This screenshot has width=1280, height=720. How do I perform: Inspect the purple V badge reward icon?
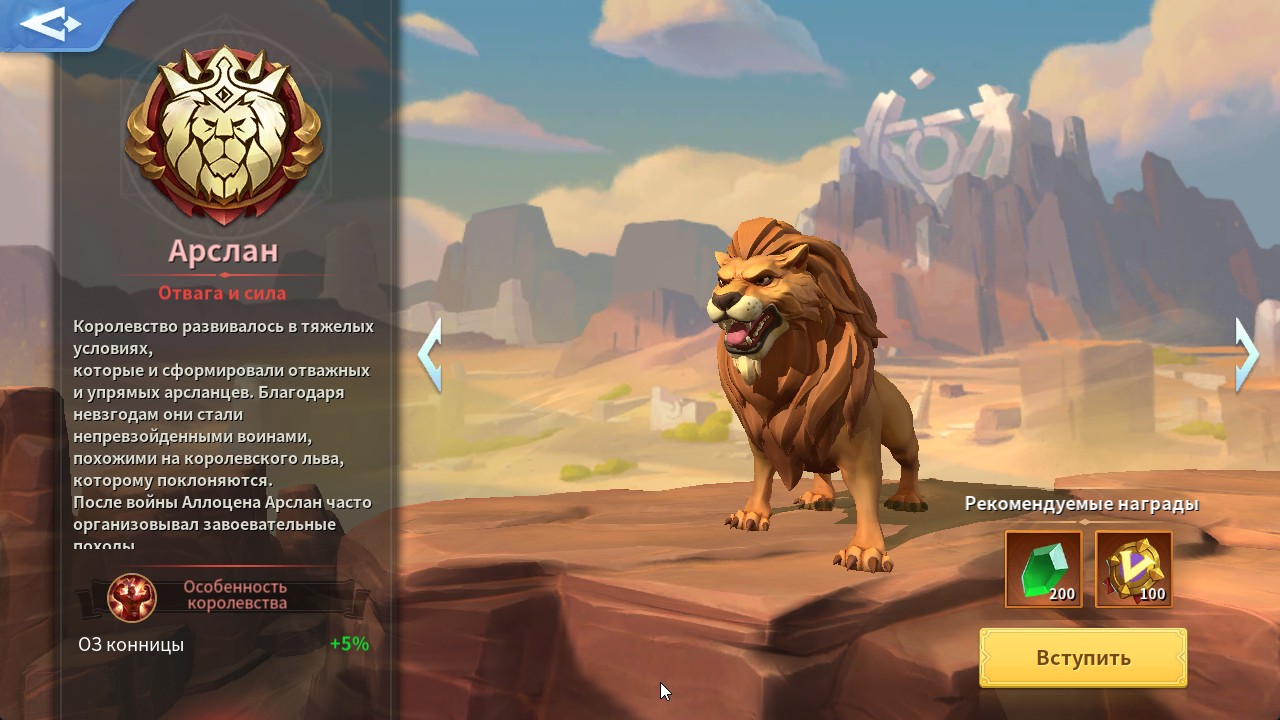[1134, 569]
